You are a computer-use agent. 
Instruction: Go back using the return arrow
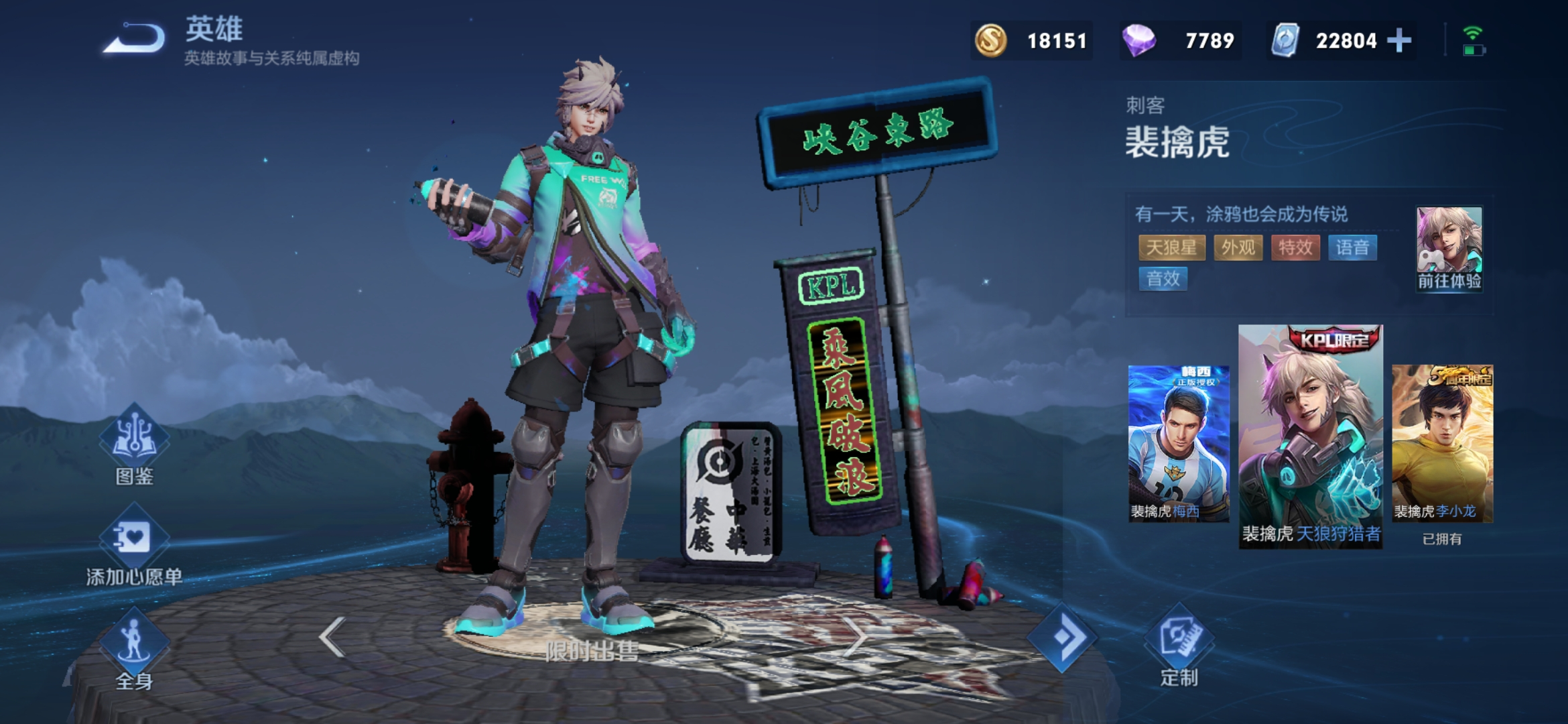pyautogui.click(x=135, y=39)
